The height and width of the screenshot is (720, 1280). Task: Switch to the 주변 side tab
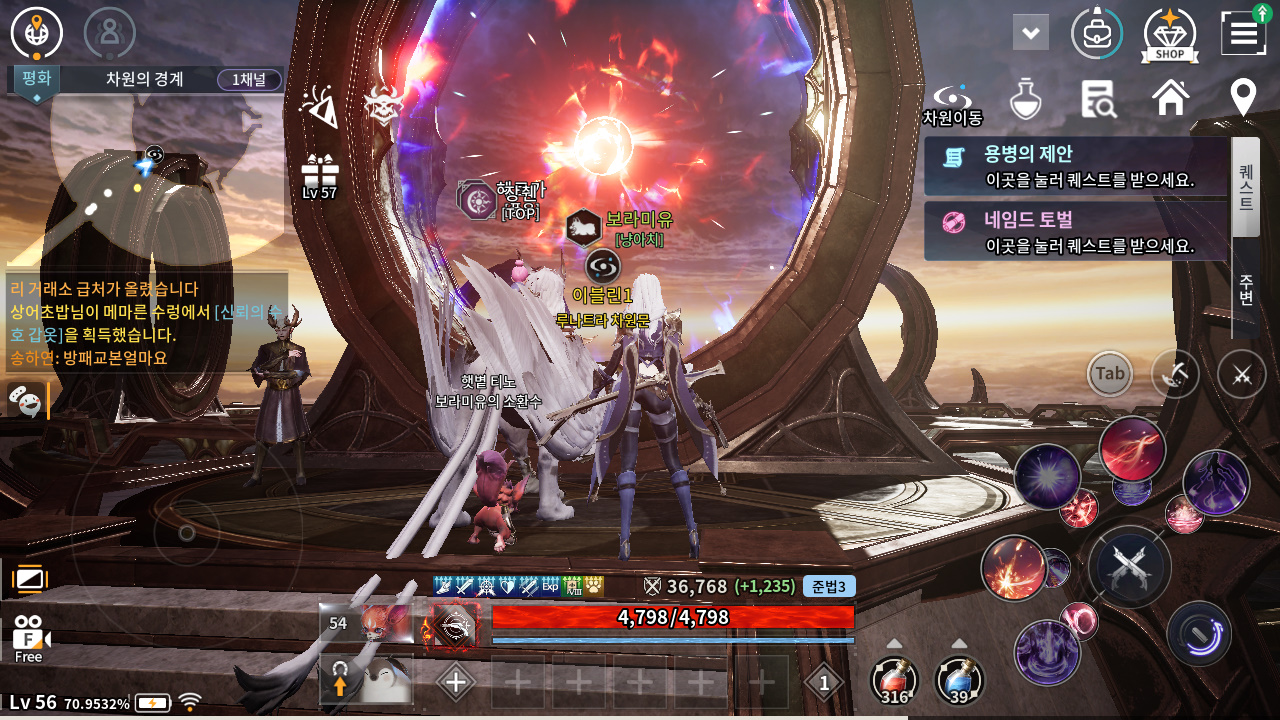point(1246,288)
